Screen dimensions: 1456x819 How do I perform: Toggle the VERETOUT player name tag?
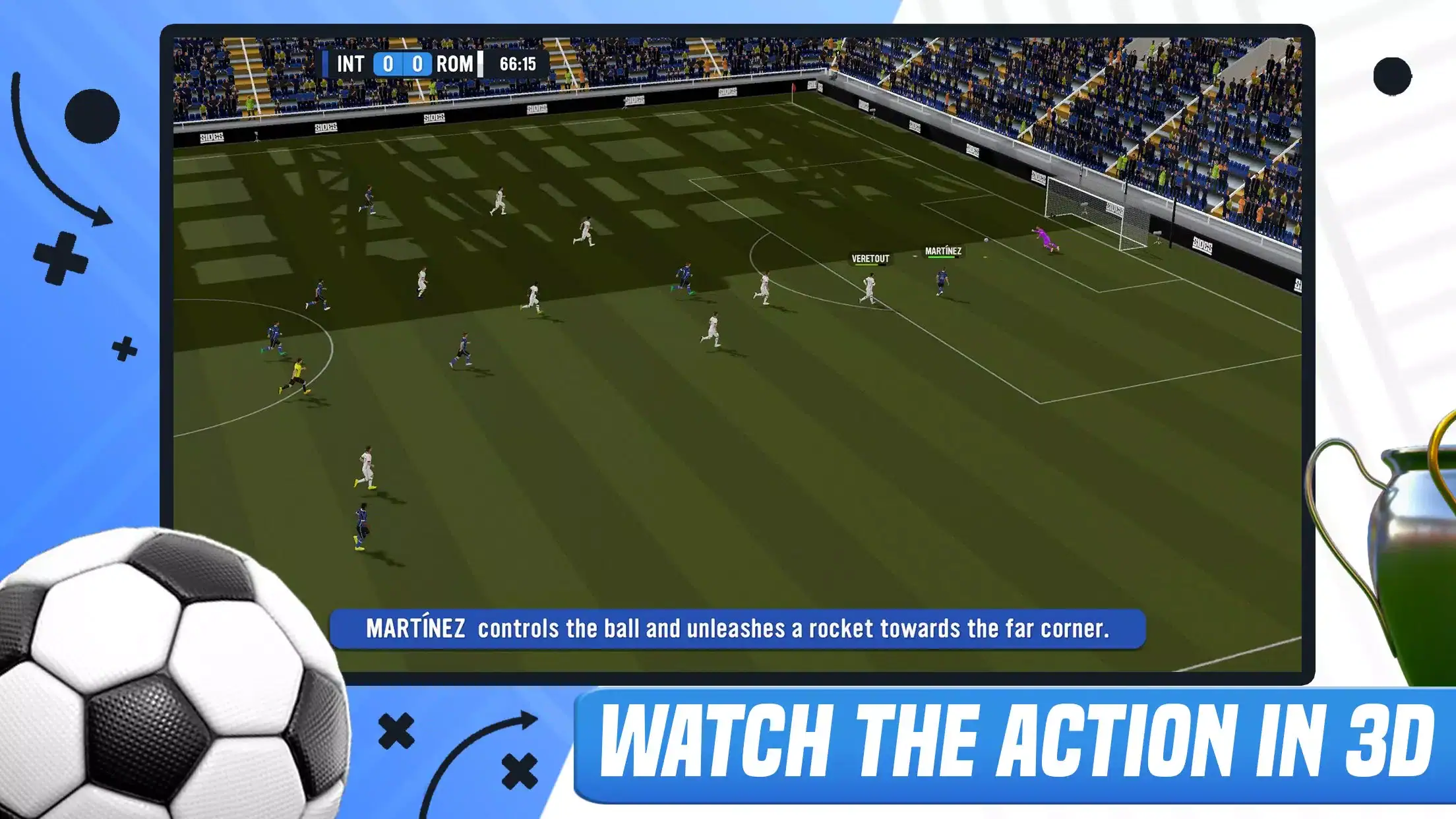(869, 258)
